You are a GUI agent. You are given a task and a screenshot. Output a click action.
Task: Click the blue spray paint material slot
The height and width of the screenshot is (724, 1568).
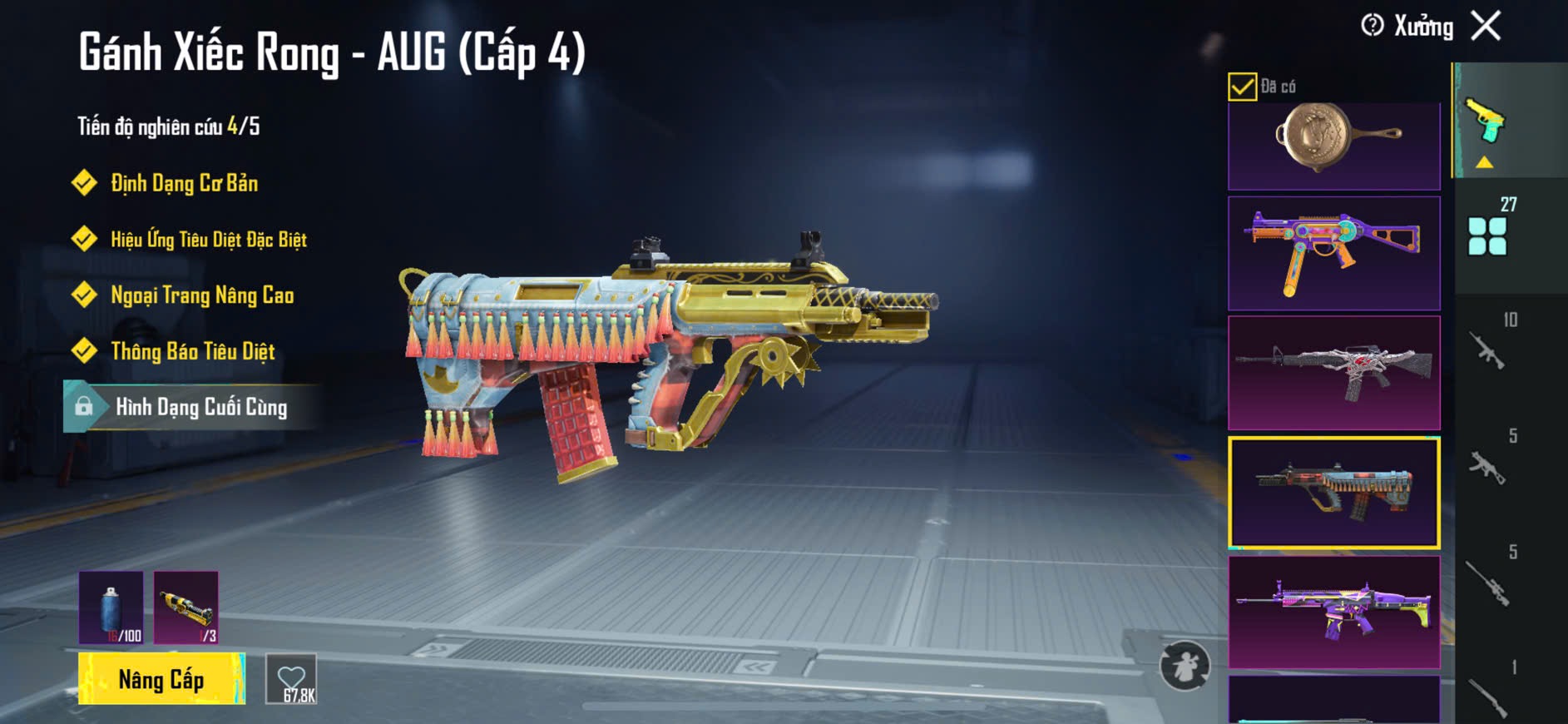tap(111, 607)
